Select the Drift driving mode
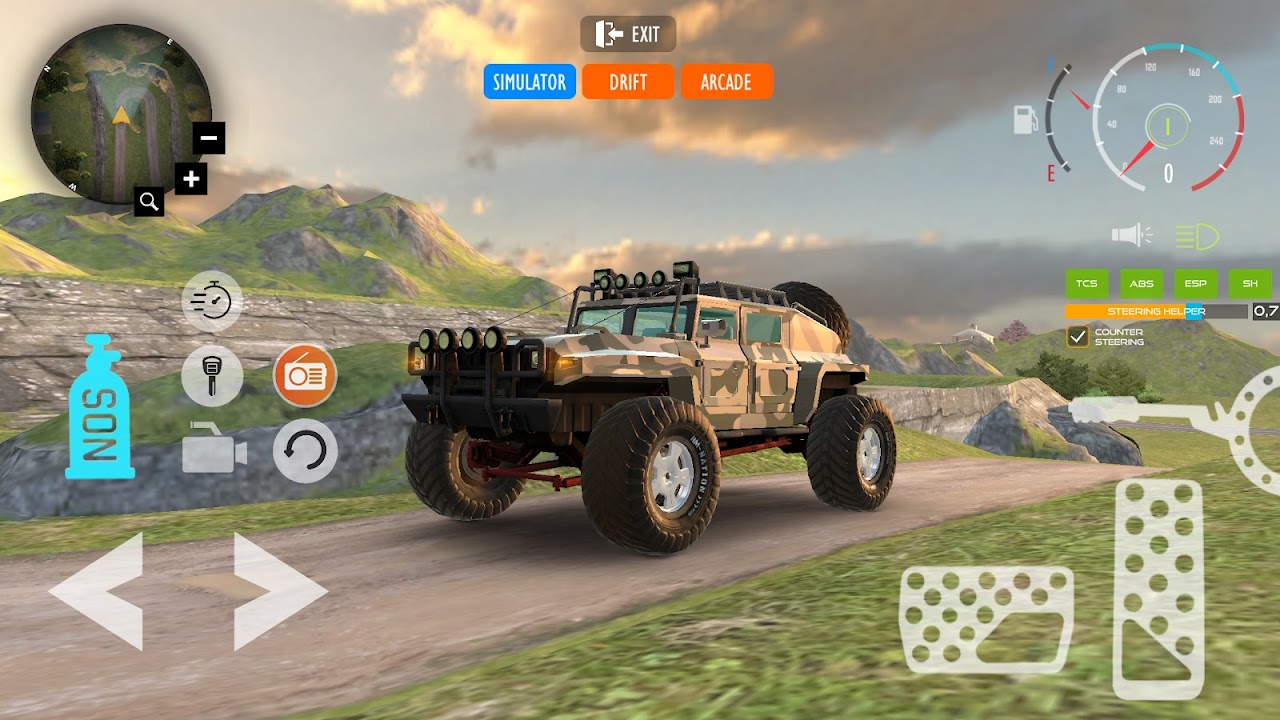The image size is (1280, 720). (628, 82)
